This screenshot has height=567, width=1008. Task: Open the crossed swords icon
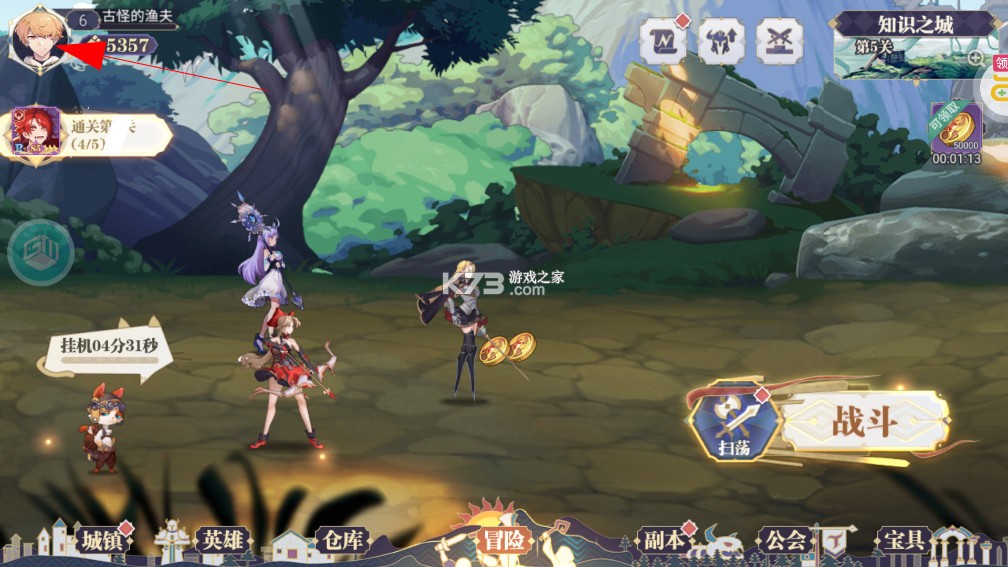click(778, 41)
